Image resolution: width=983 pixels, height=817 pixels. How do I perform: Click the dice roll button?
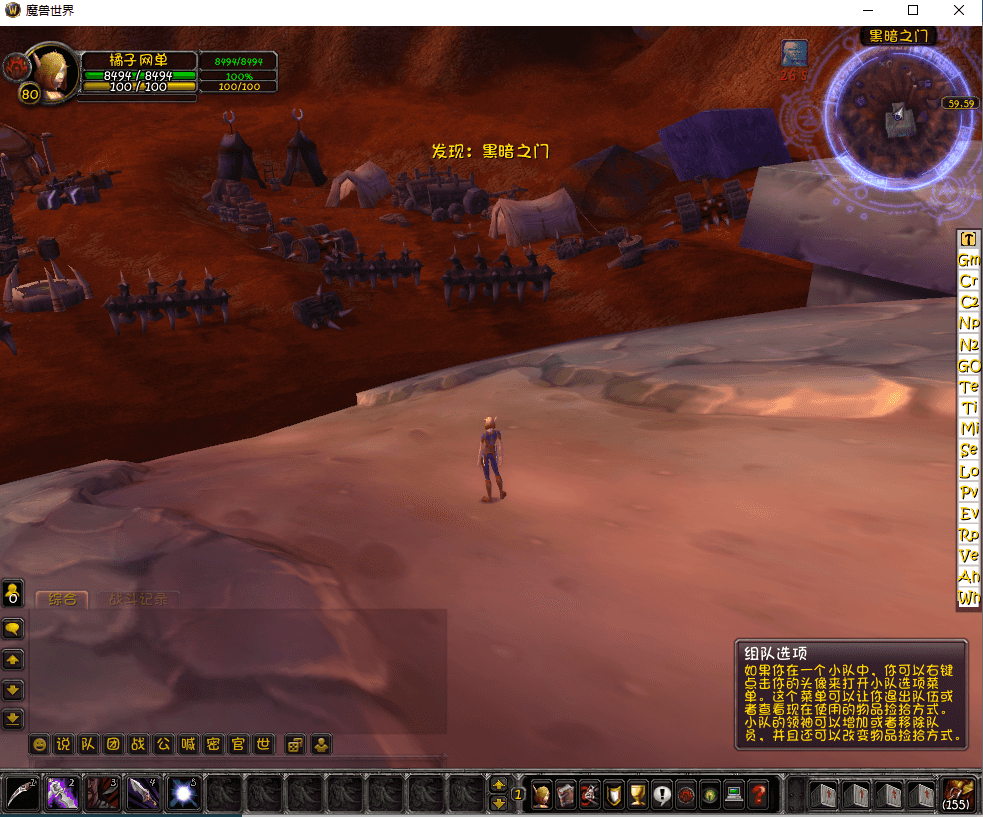[x=295, y=744]
